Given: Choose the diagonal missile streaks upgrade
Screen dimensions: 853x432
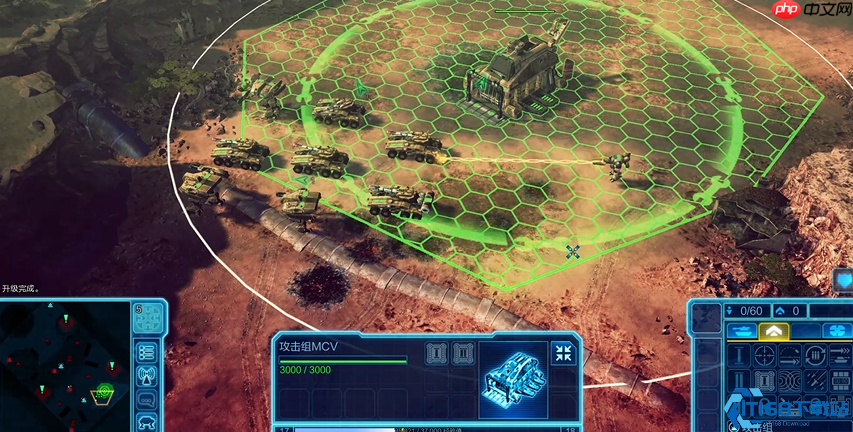Looking at the screenshot, I should [816, 381].
